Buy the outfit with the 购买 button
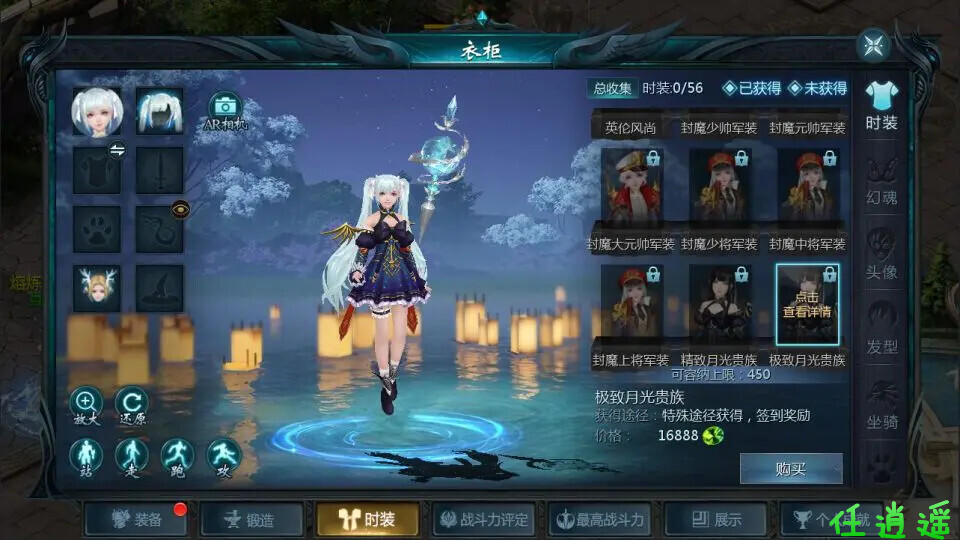The width and height of the screenshot is (960, 540). (x=790, y=468)
